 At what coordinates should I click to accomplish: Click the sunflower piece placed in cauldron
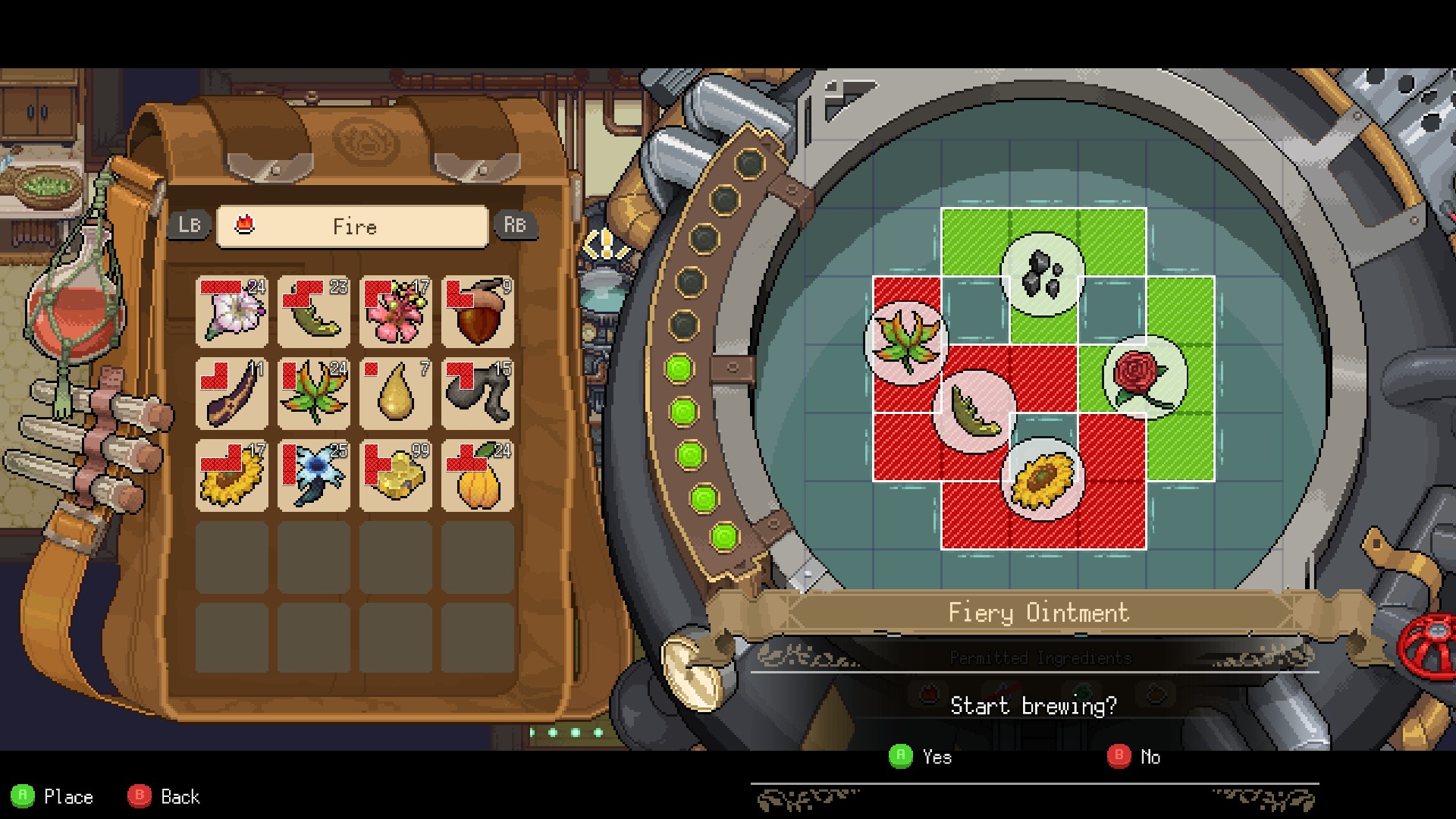[x=1043, y=479]
